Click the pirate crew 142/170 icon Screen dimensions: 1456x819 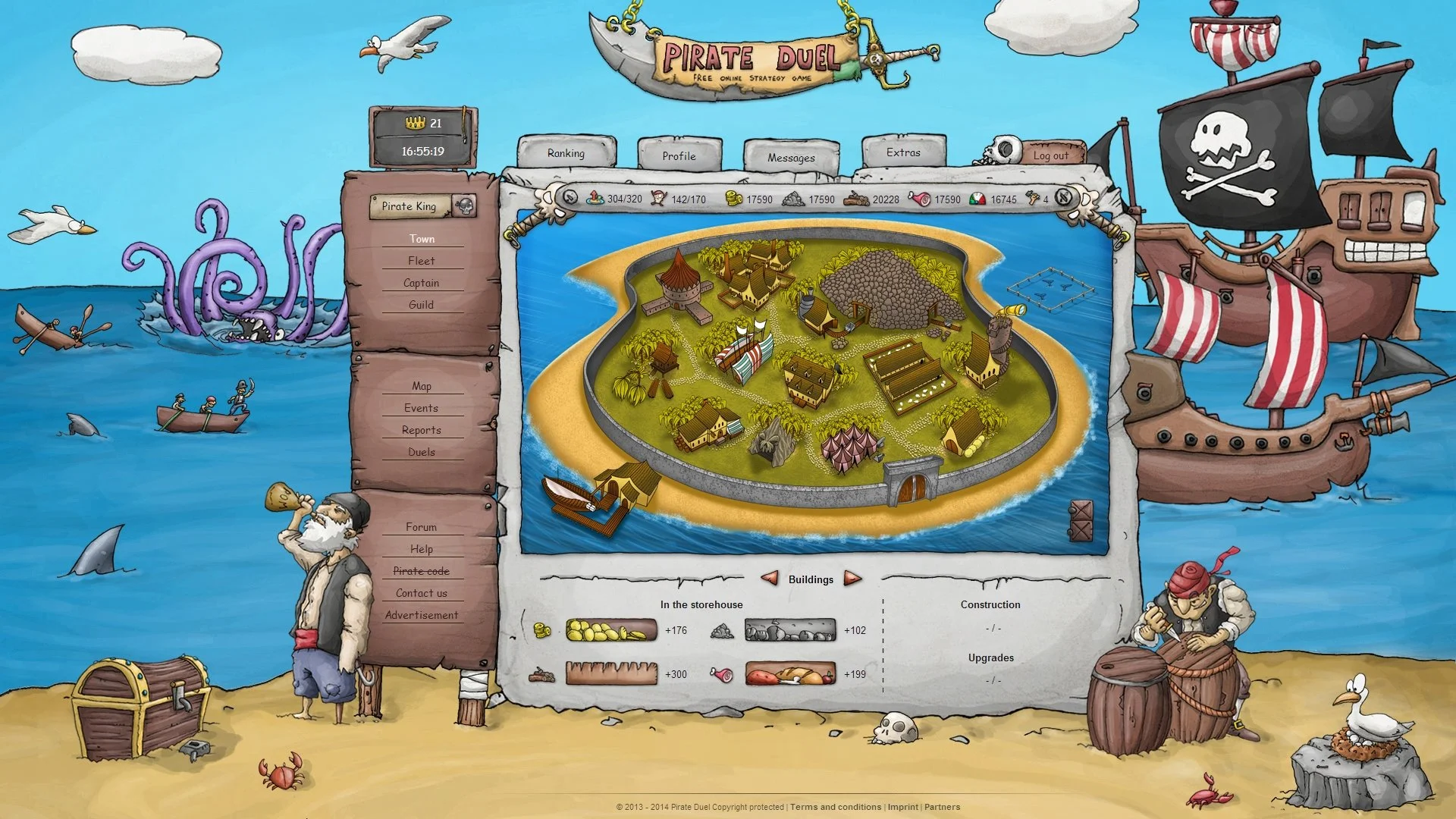[x=657, y=199]
